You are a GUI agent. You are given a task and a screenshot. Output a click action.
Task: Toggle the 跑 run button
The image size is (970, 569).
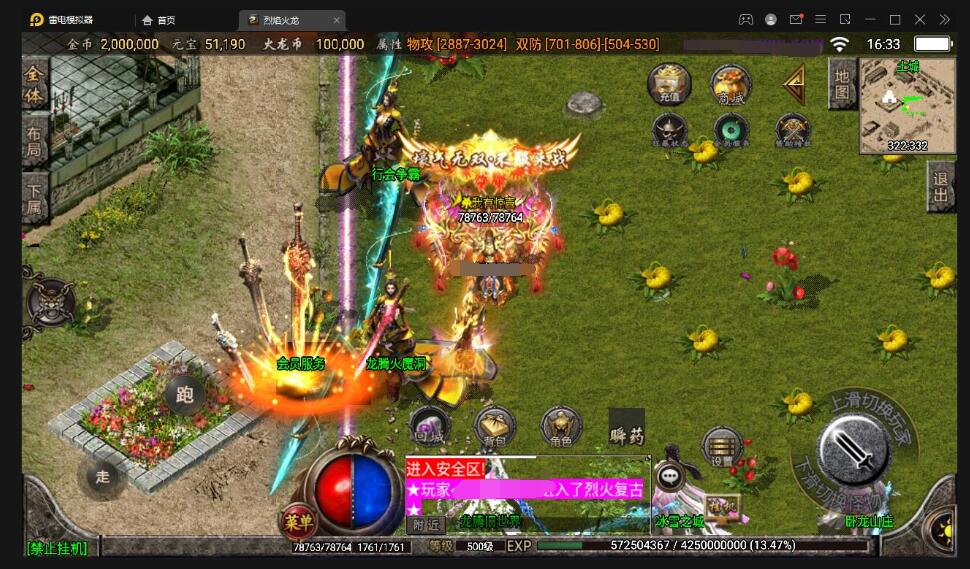184,394
